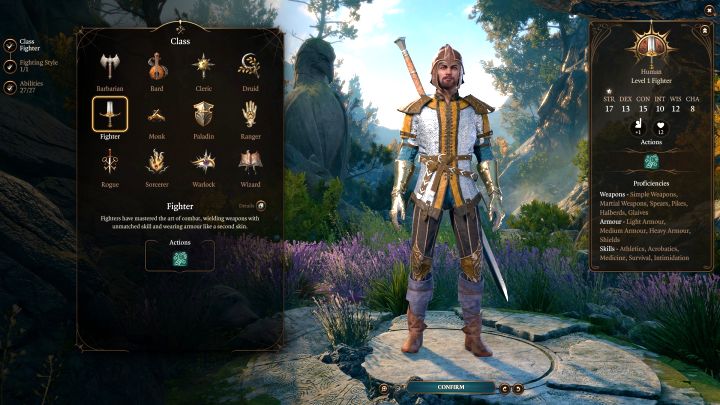Viewport: 720px width, 405px height.
Task: Select the highlighted Fighter class
Action: [110, 115]
